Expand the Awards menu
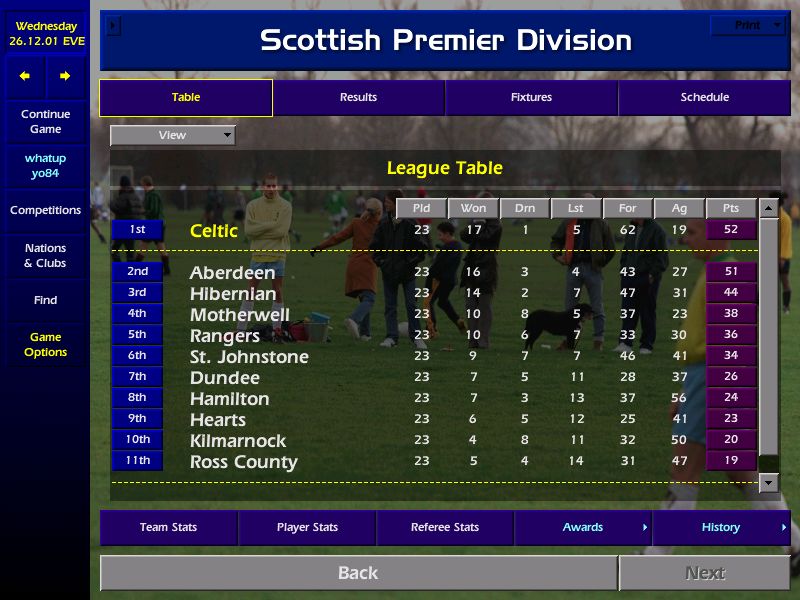This screenshot has height=600, width=800. [x=583, y=528]
